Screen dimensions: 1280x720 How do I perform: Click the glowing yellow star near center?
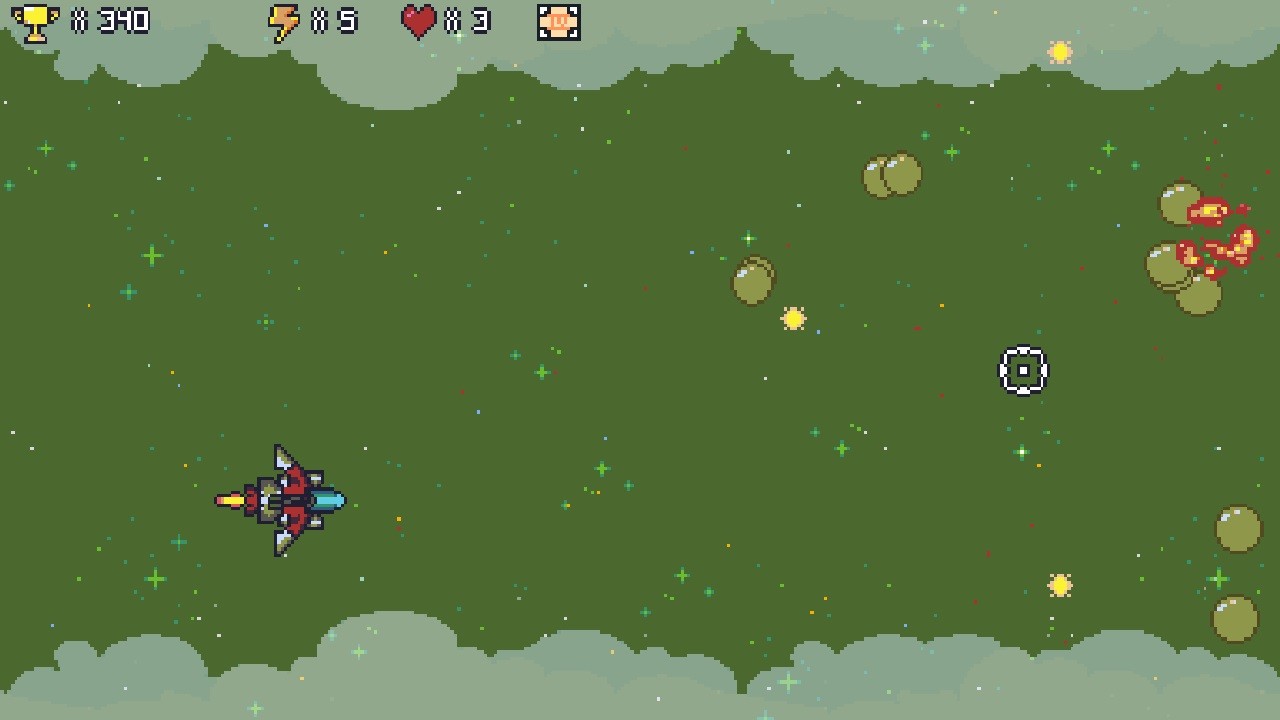793,320
